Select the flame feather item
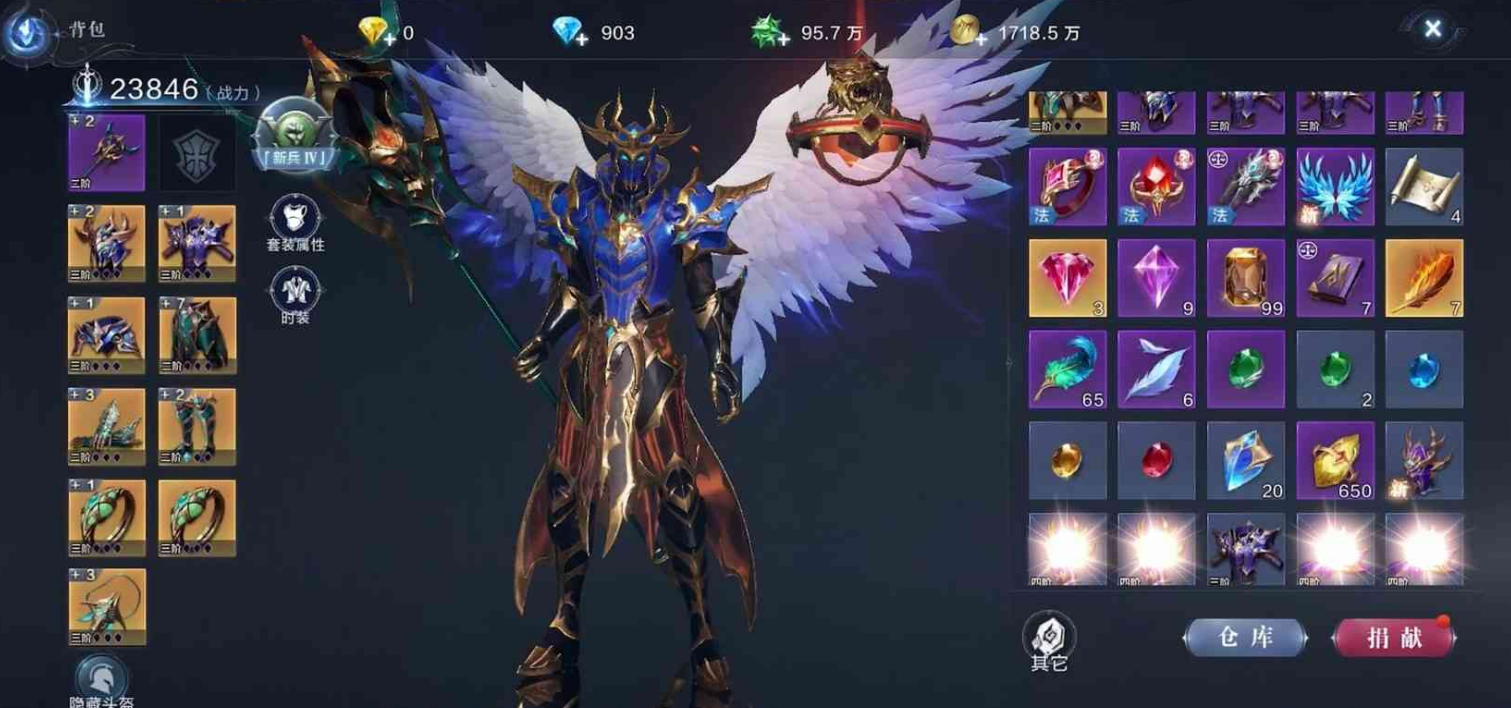 point(1424,277)
